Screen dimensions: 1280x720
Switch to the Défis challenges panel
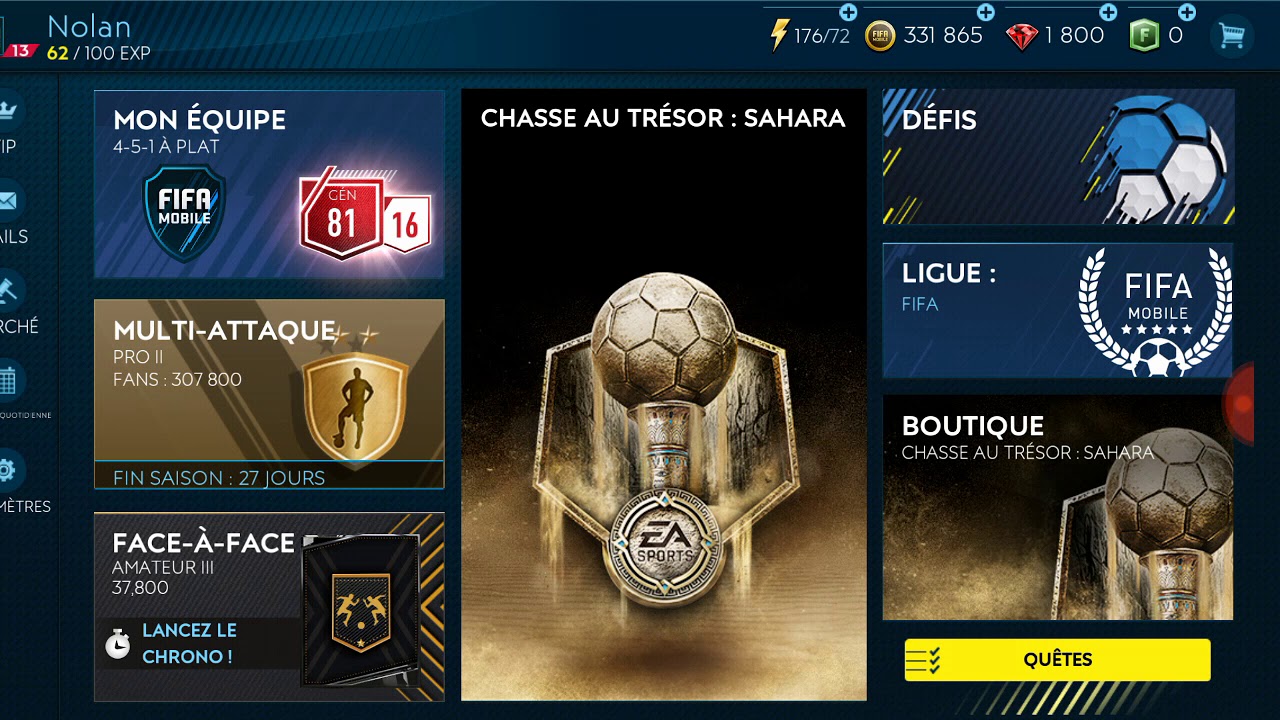(x=1057, y=156)
